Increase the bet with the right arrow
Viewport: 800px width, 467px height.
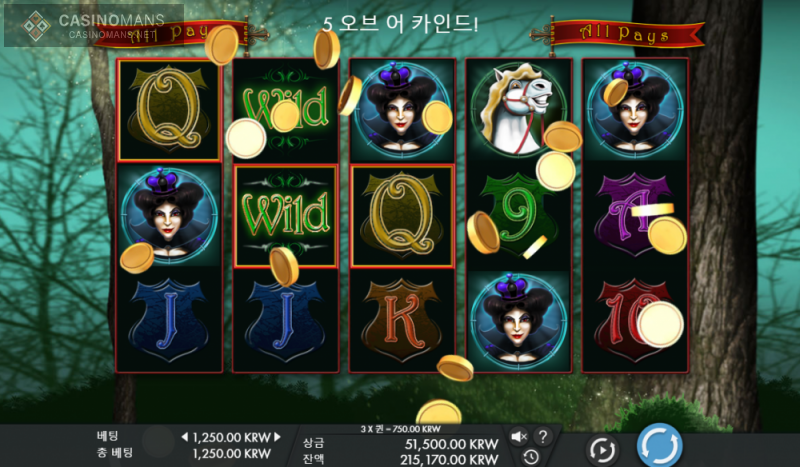point(278,438)
